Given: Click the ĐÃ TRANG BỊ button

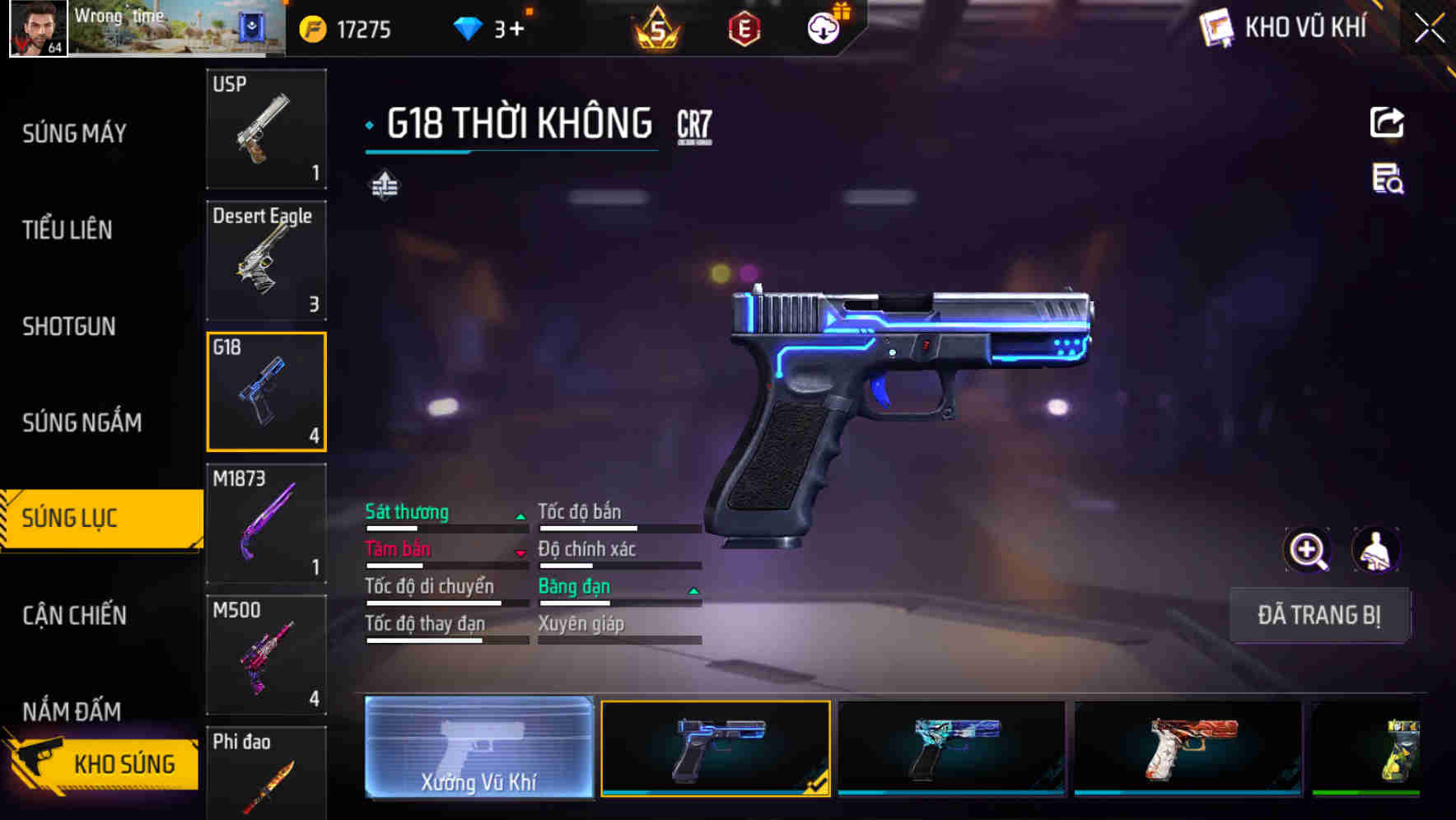Looking at the screenshot, I should [x=1318, y=615].
